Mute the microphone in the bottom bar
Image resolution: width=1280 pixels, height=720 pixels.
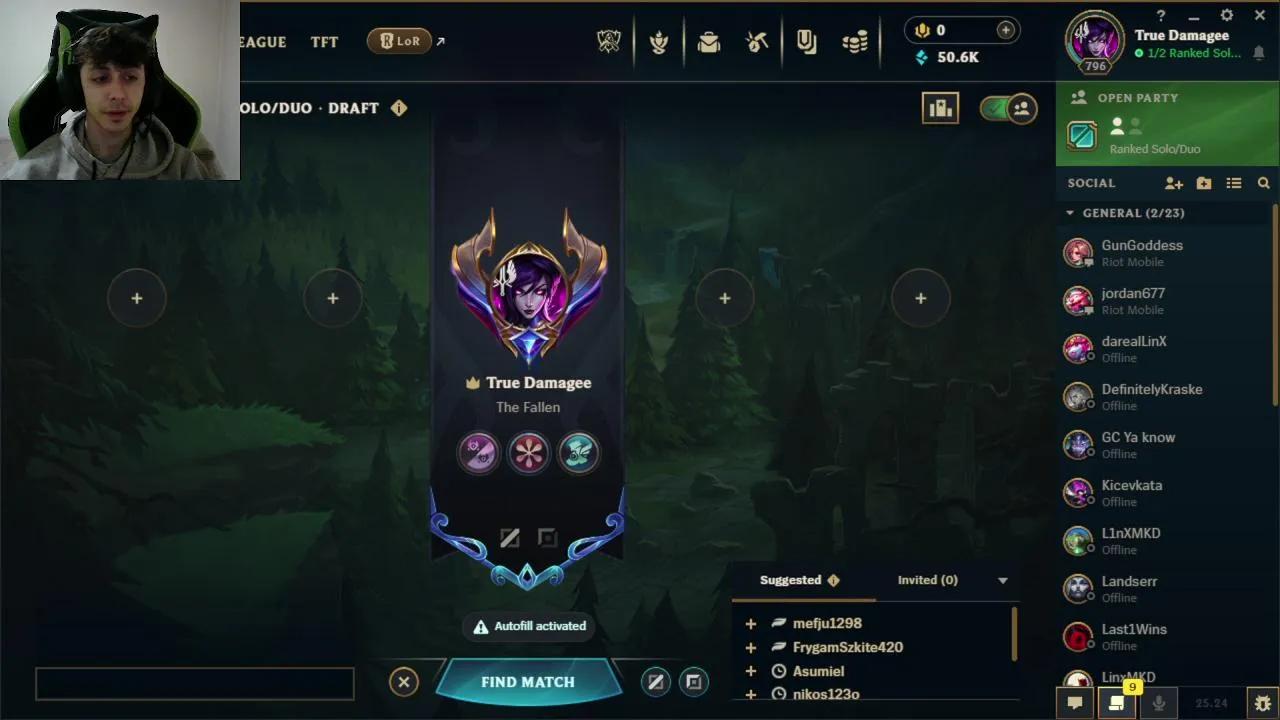(1161, 702)
